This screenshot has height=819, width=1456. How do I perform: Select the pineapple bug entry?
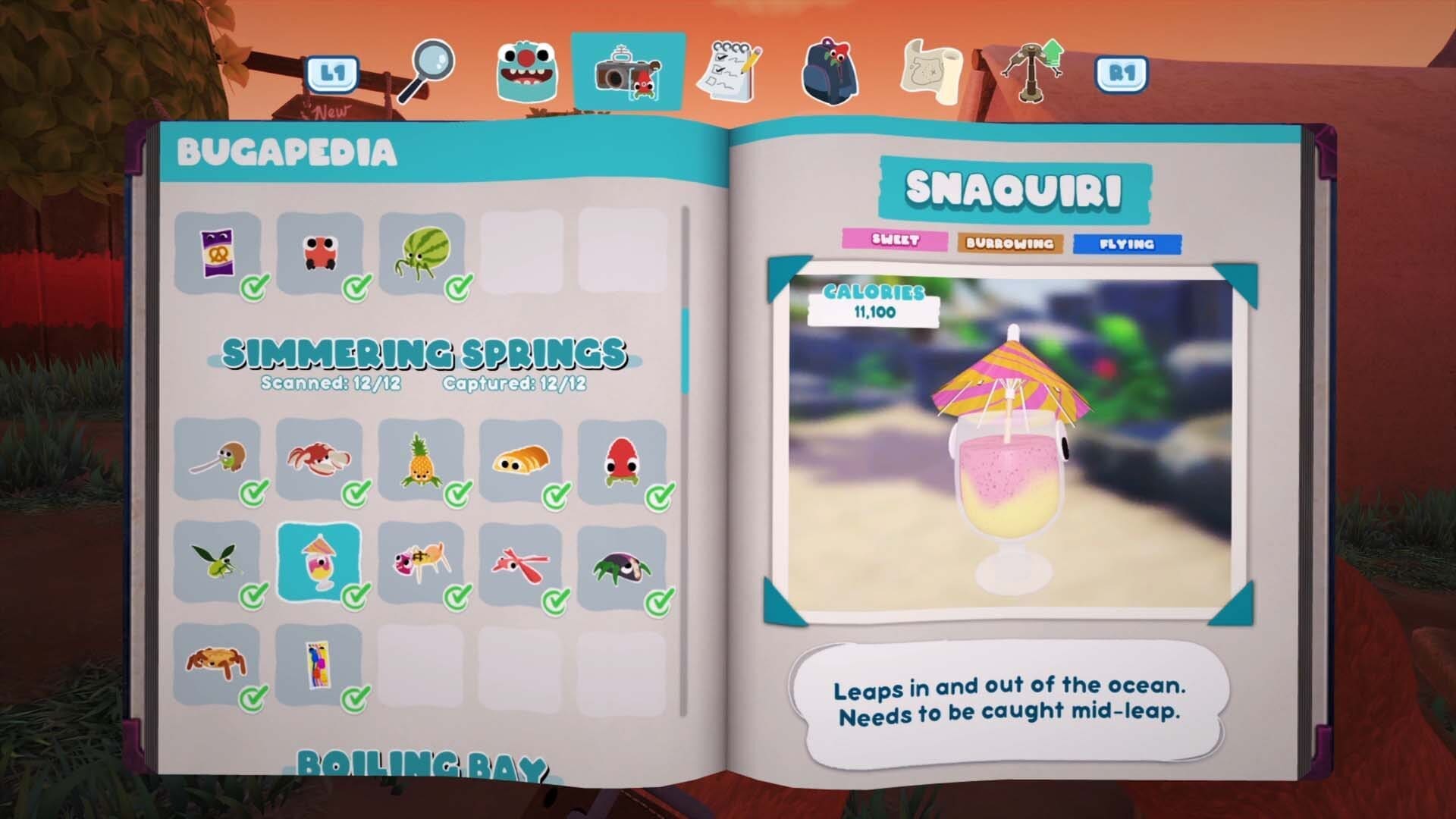tap(420, 460)
